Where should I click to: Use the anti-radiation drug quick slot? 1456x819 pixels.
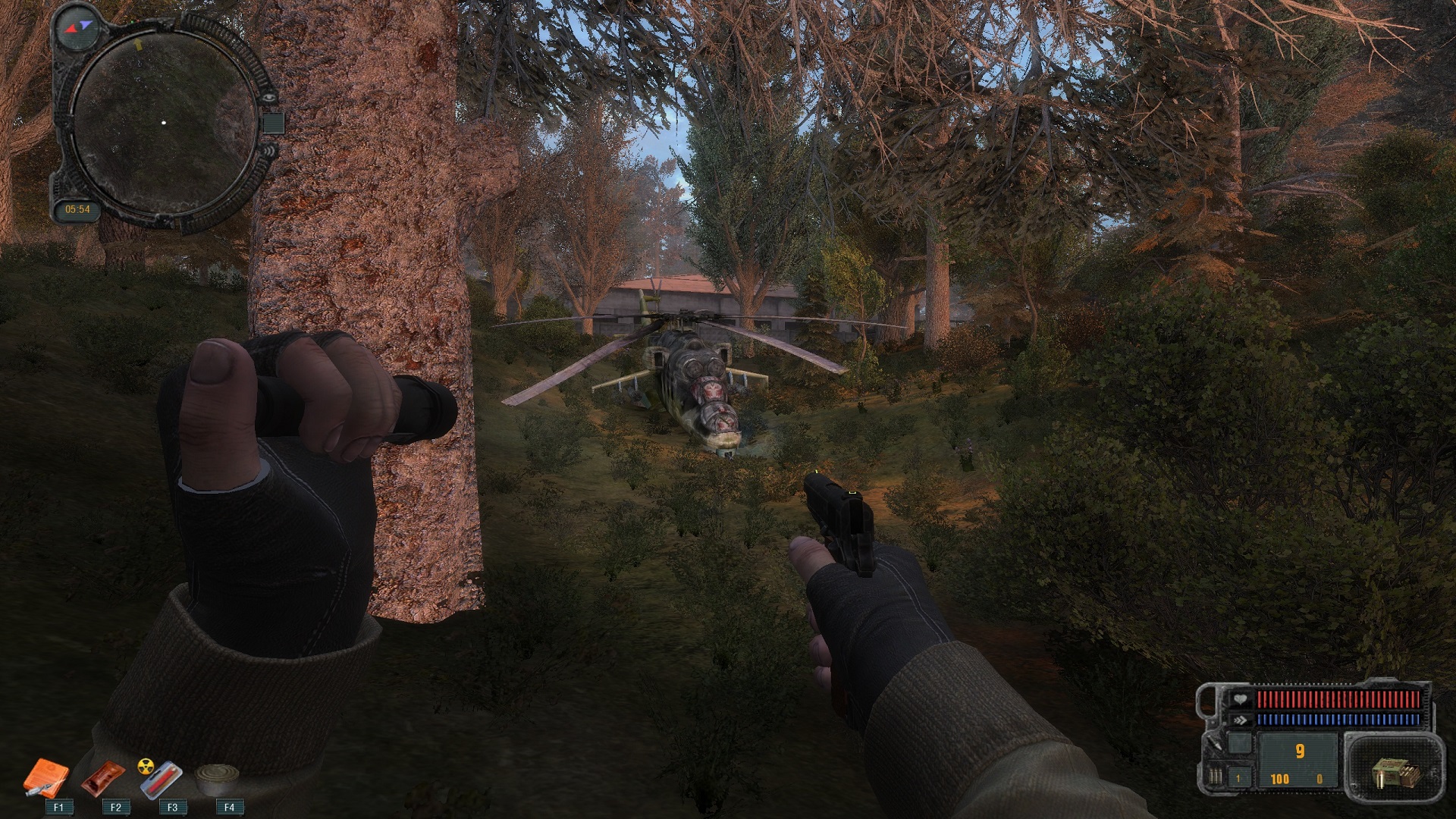point(161,778)
